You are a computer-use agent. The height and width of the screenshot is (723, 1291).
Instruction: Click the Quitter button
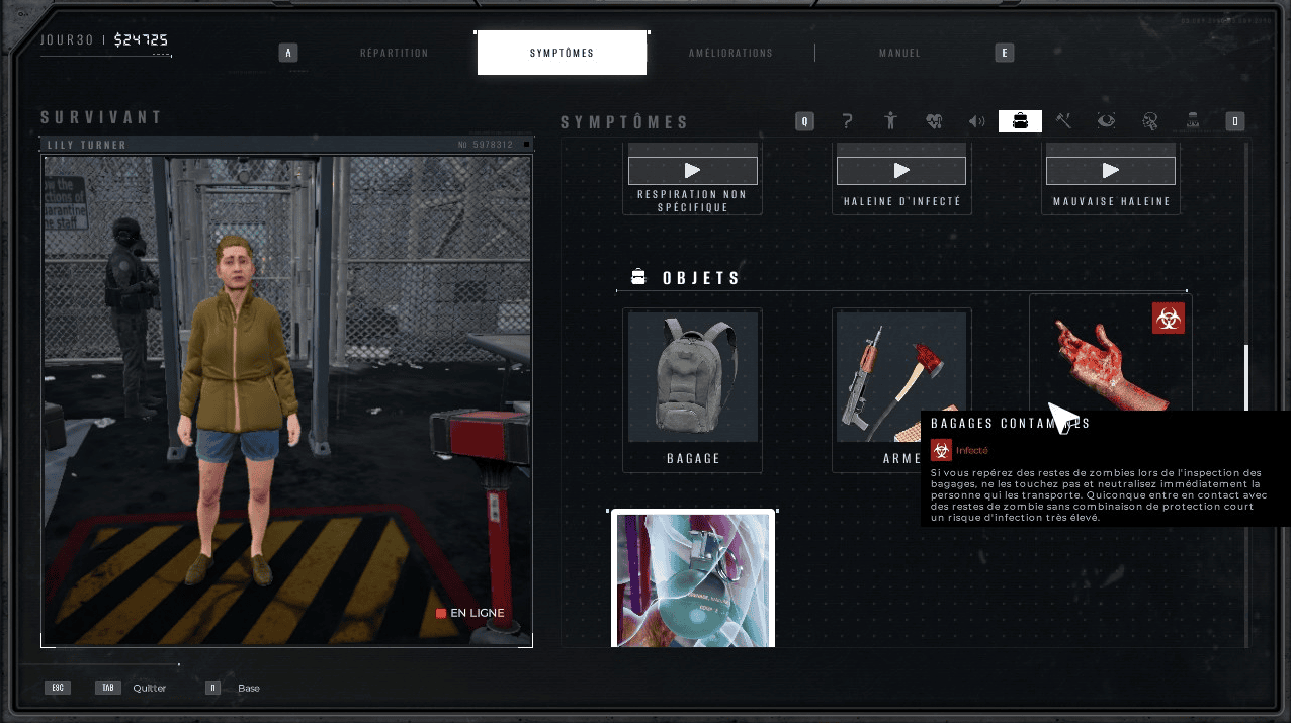point(149,688)
